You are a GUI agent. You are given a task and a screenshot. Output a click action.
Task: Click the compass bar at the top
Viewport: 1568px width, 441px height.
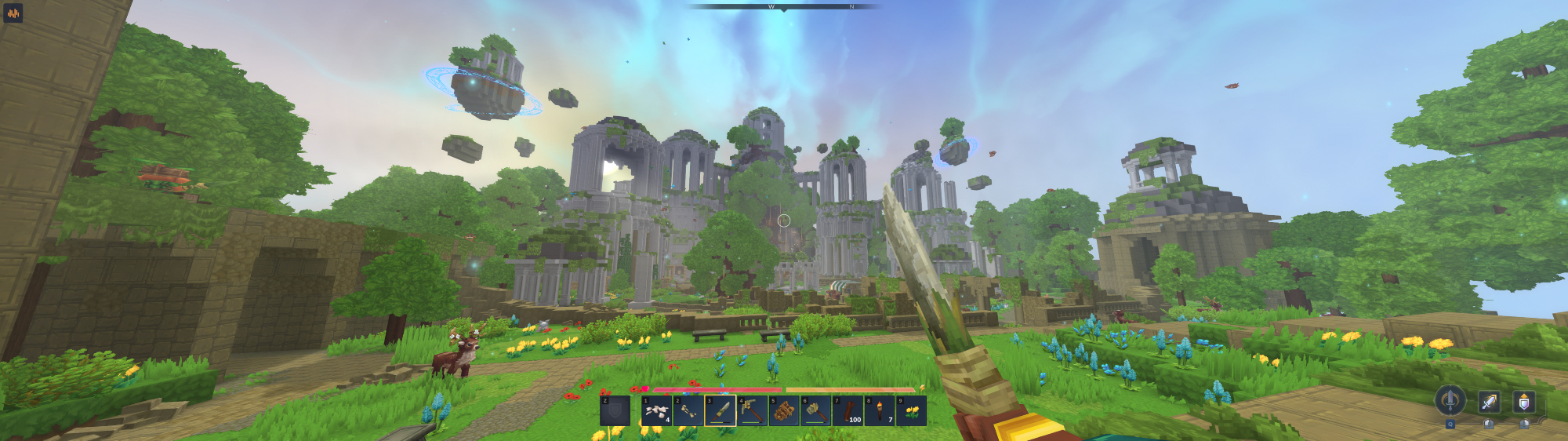[784, 7]
